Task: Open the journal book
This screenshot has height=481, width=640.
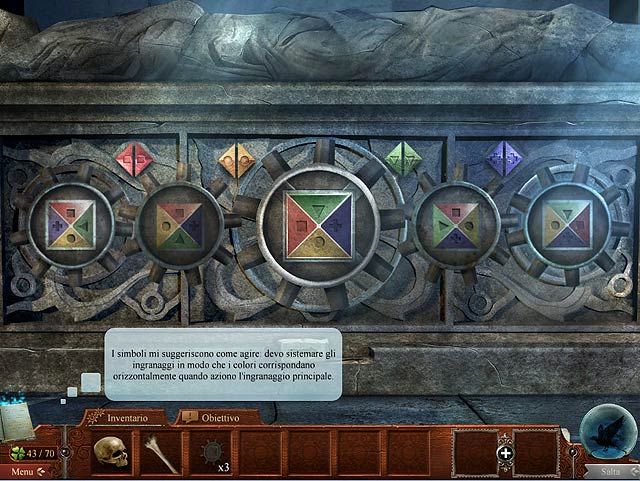Action: [x=18, y=420]
